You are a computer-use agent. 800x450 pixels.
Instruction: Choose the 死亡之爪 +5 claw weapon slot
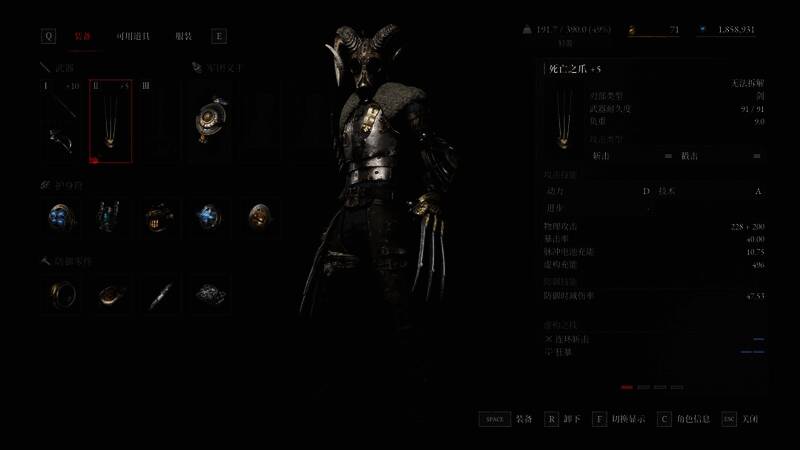click(110, 121)
